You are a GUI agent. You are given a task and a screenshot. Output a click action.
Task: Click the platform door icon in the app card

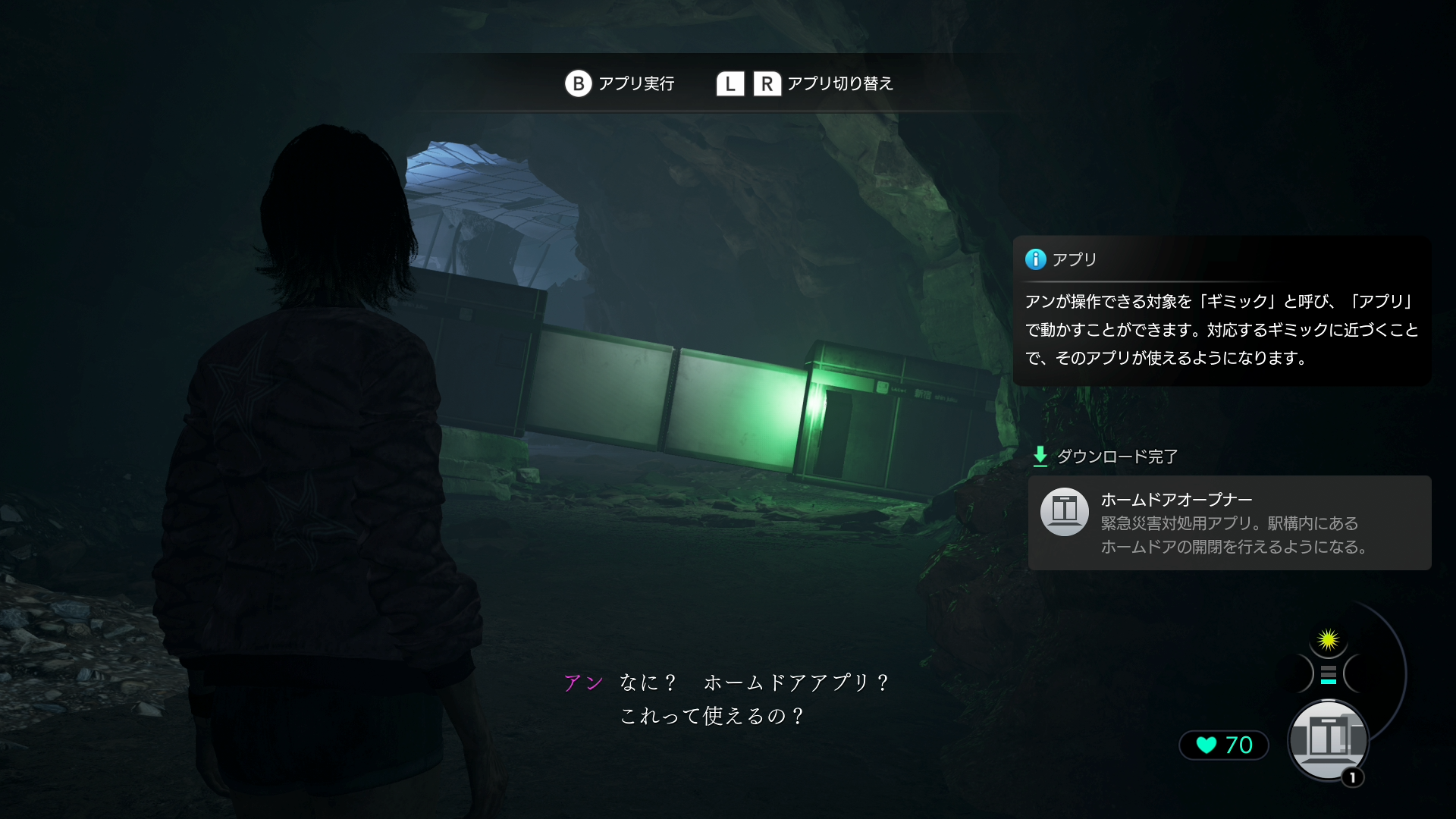pyautogui.click(x=1065, y=512)
